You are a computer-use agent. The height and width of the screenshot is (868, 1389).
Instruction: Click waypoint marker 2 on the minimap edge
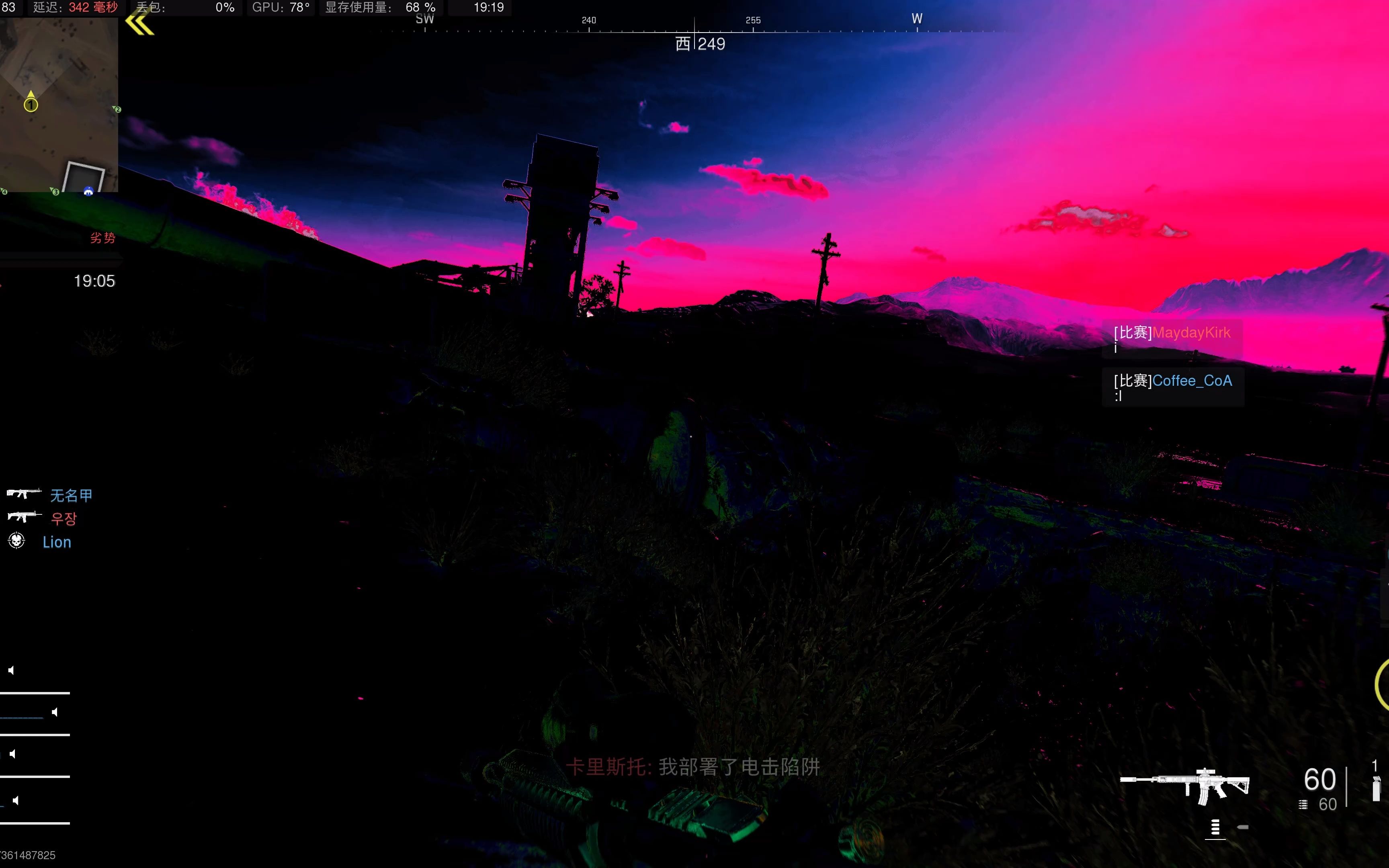pos(118,109)
